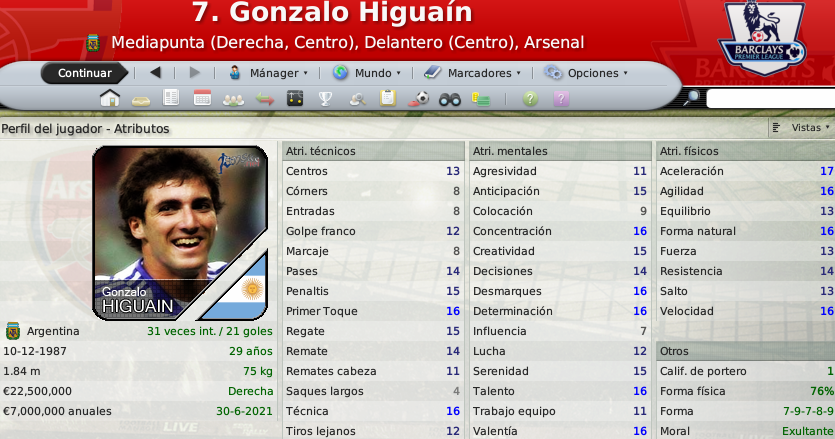The width and height of the screenshot is (835, 439).
Task: Select Gonzalo Higuaín's player photo
Action: 180,232
